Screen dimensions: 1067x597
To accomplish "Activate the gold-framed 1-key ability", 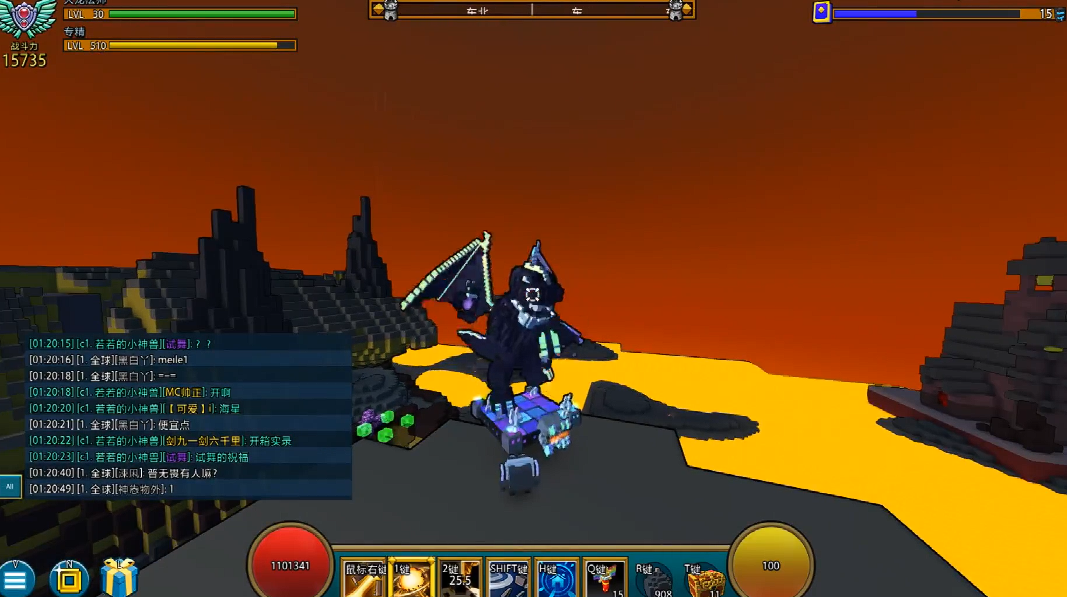I will [410, 579].
